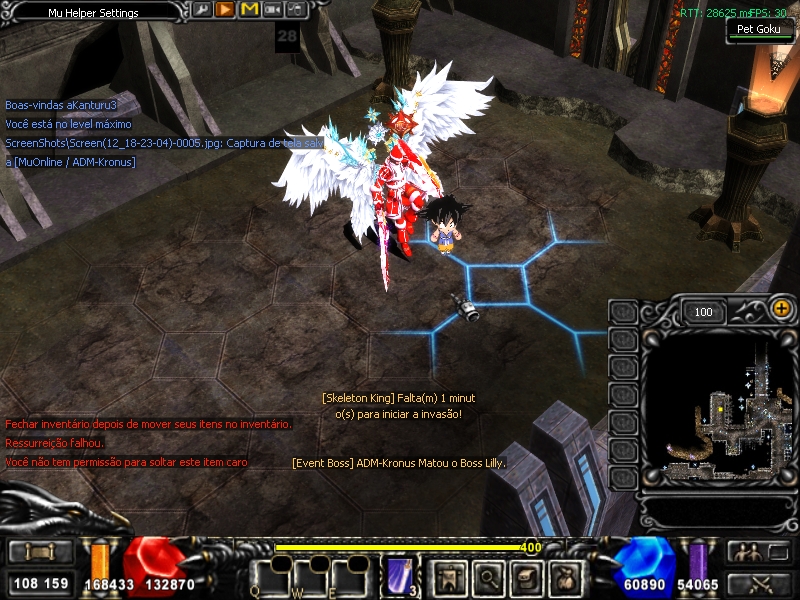Click the mouse icon in the top bar
Image resolution: width=800 pixels, height=600 pixels.
click(x=295, y=11)
